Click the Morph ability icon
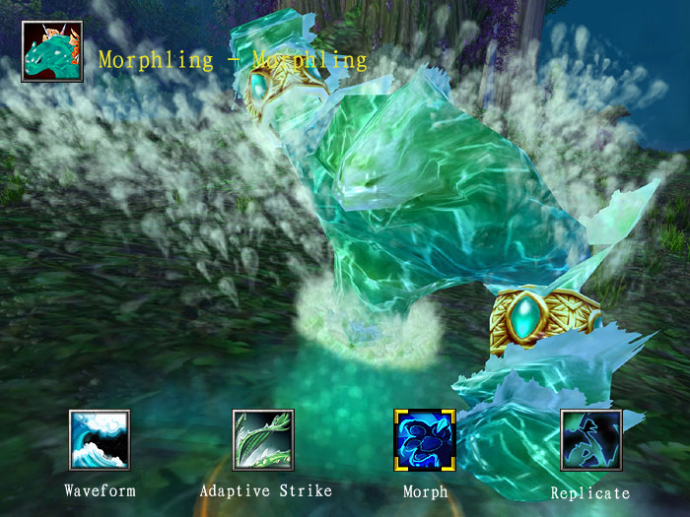The width and height of the screenshot is (690, 517). pyautogui.click(x=425, y=440)
